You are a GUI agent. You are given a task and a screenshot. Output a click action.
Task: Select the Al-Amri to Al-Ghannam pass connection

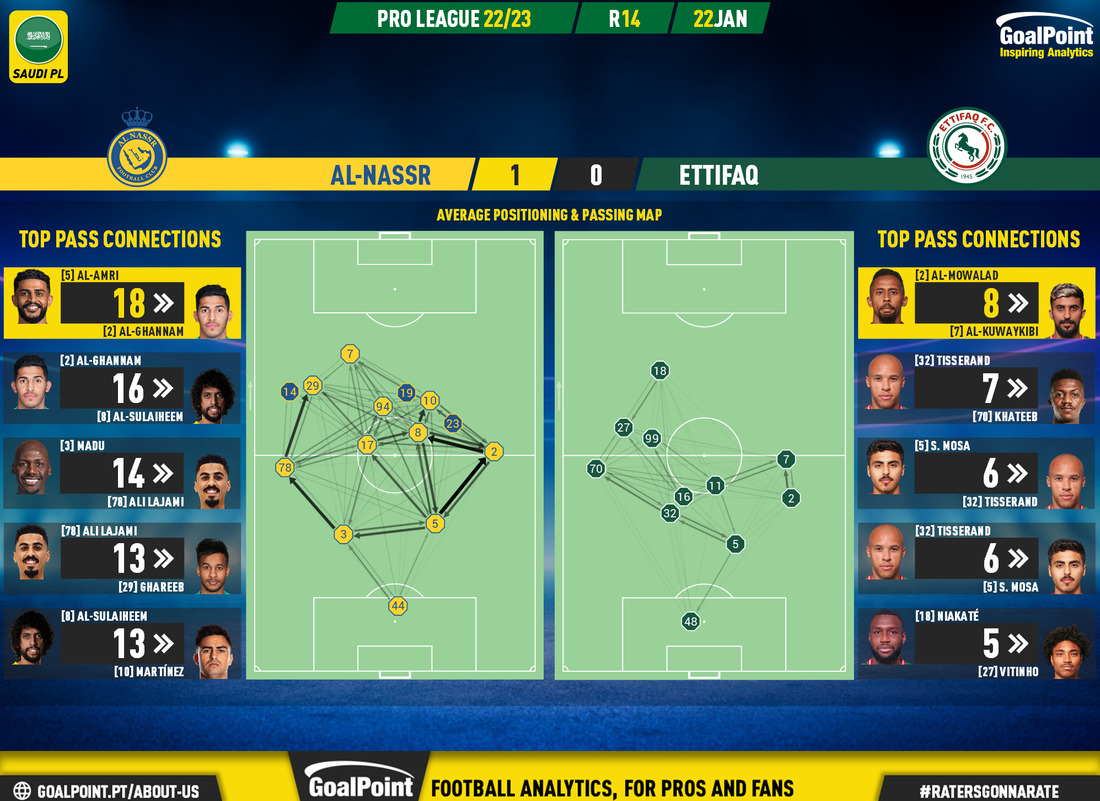click(122, 302)
